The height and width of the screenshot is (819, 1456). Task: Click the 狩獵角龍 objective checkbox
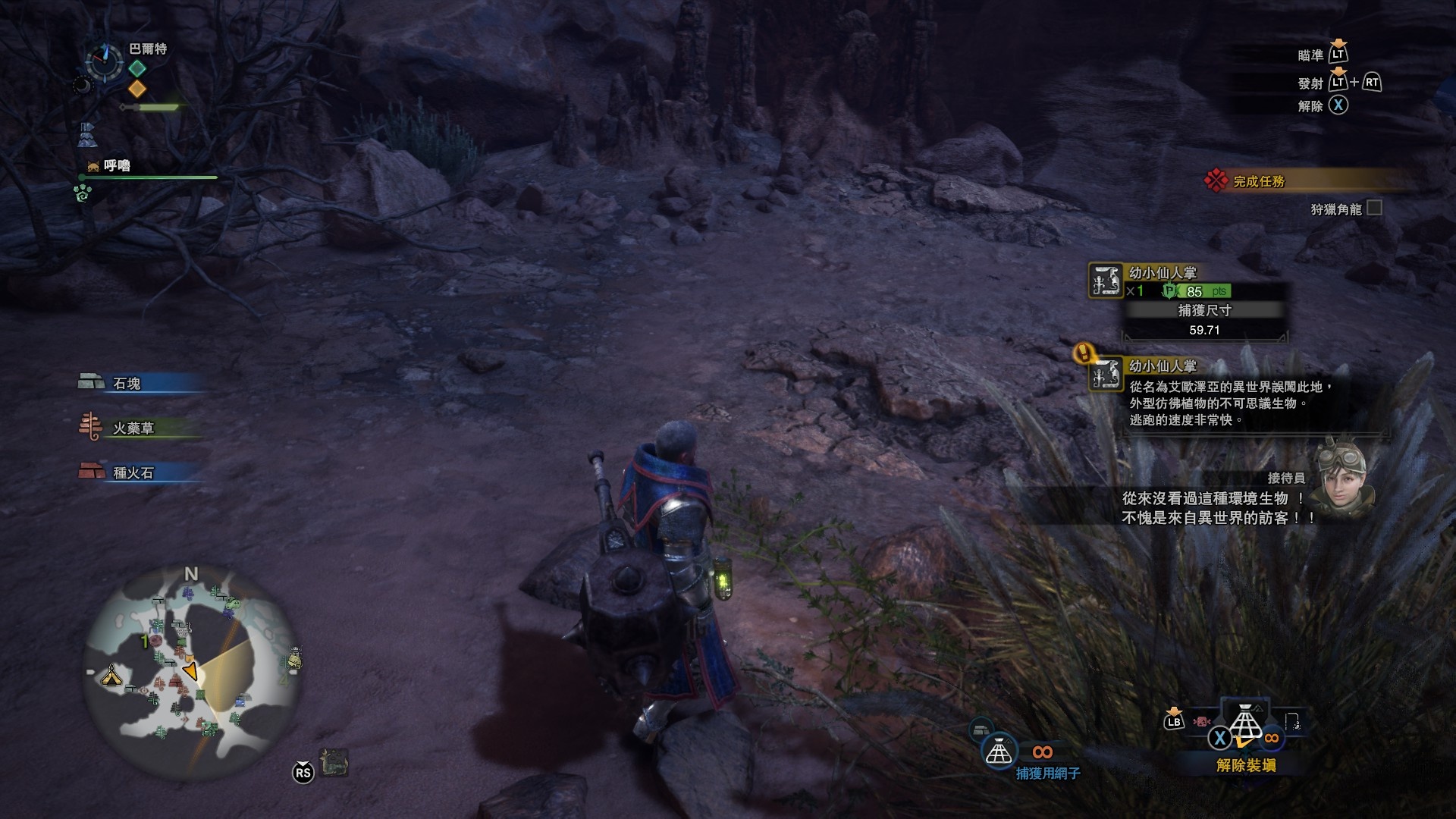1374,208
